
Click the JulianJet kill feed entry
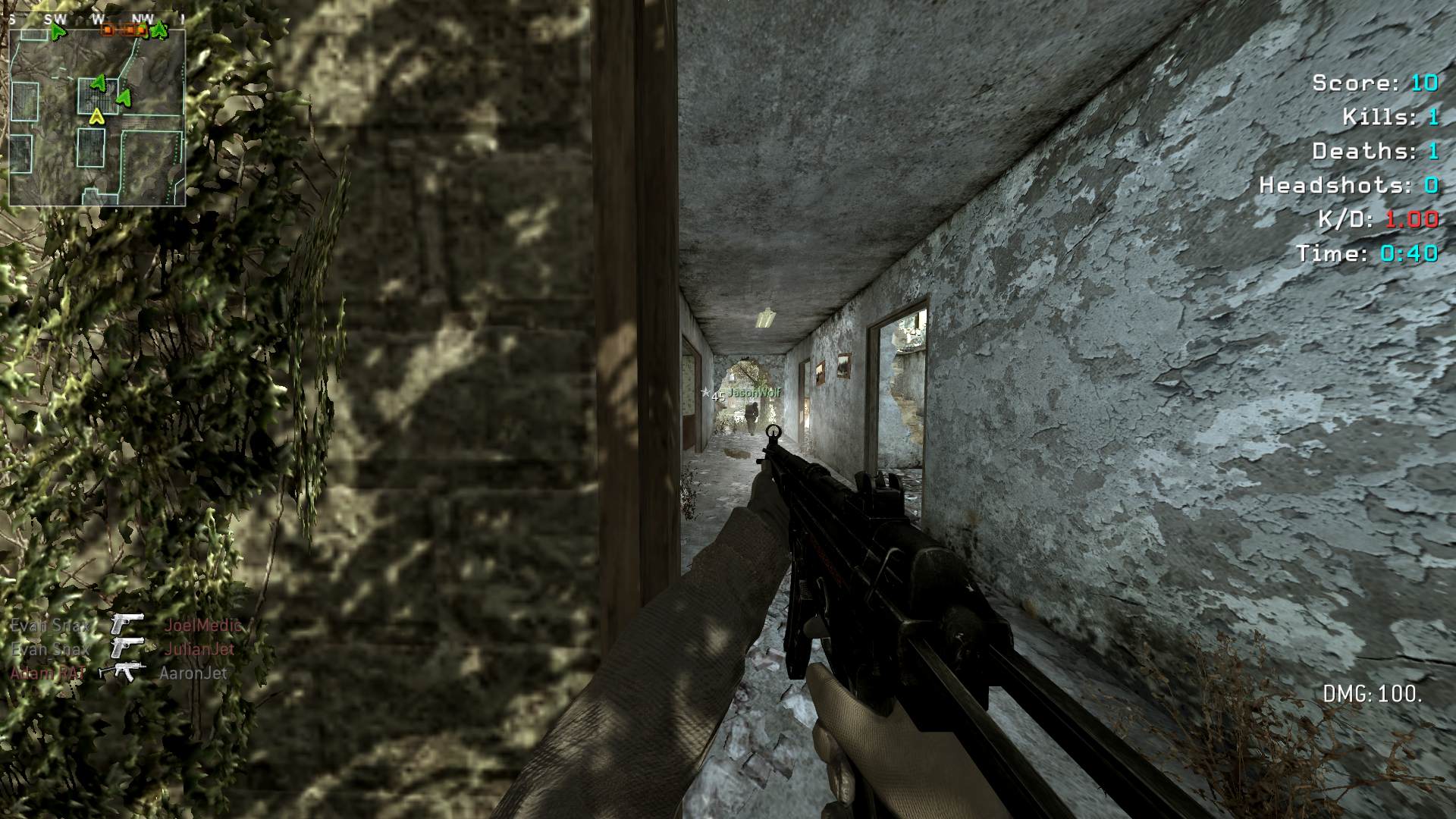point(199,649)
